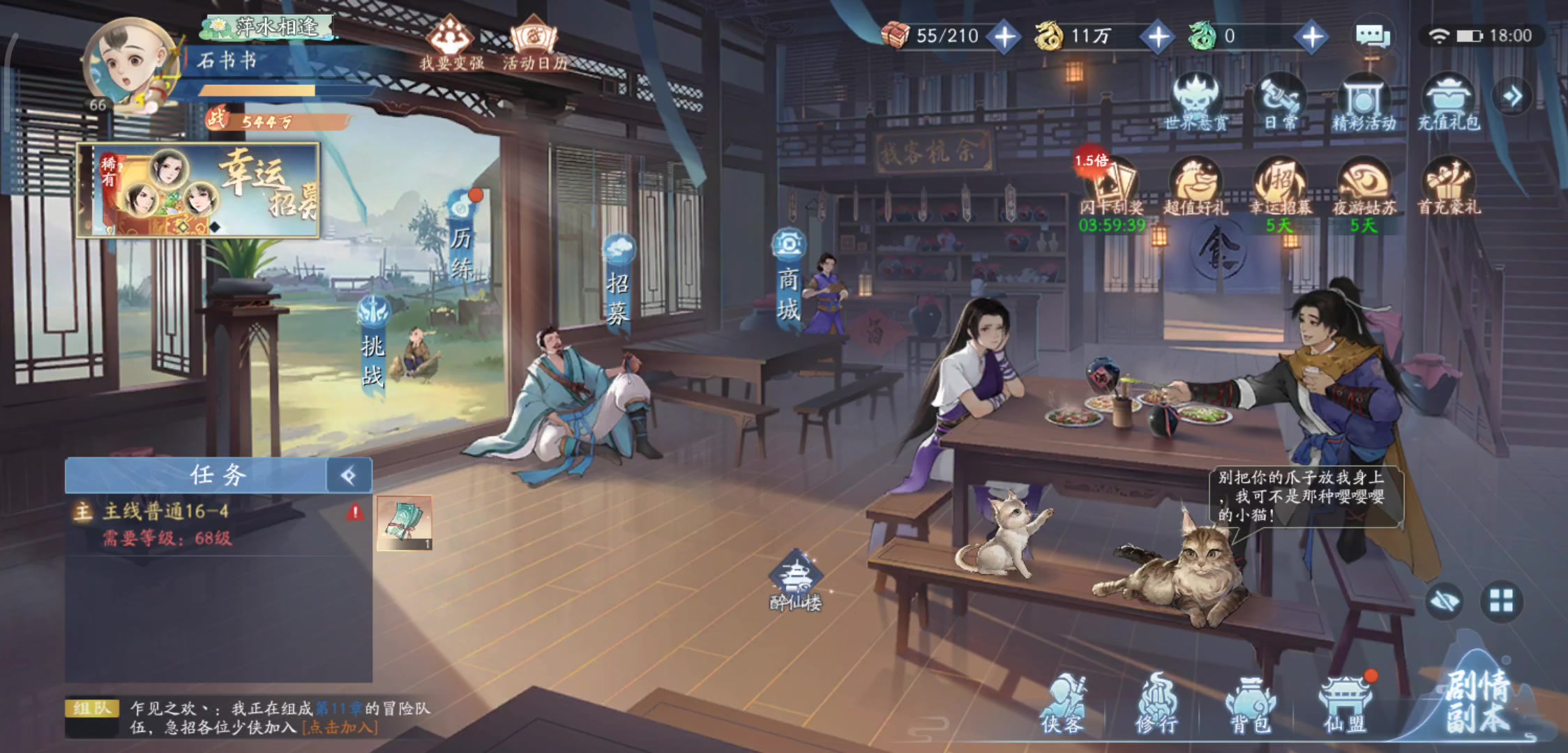Open the 修行 cultivation menu
Screen dimensions: 1568x753
click(x=1156, y=703)
